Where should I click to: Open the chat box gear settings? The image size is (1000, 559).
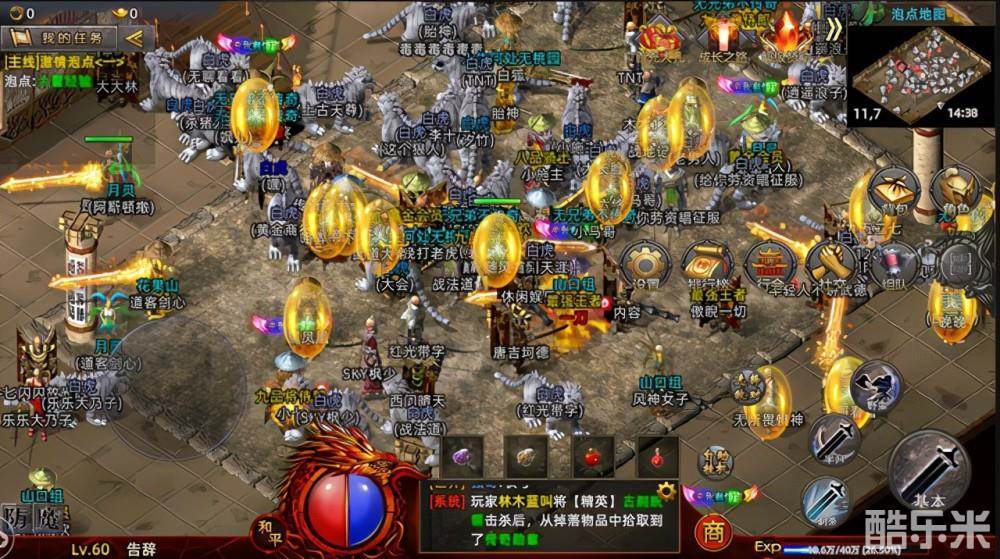pyautogui.click(x=666, y=492)
